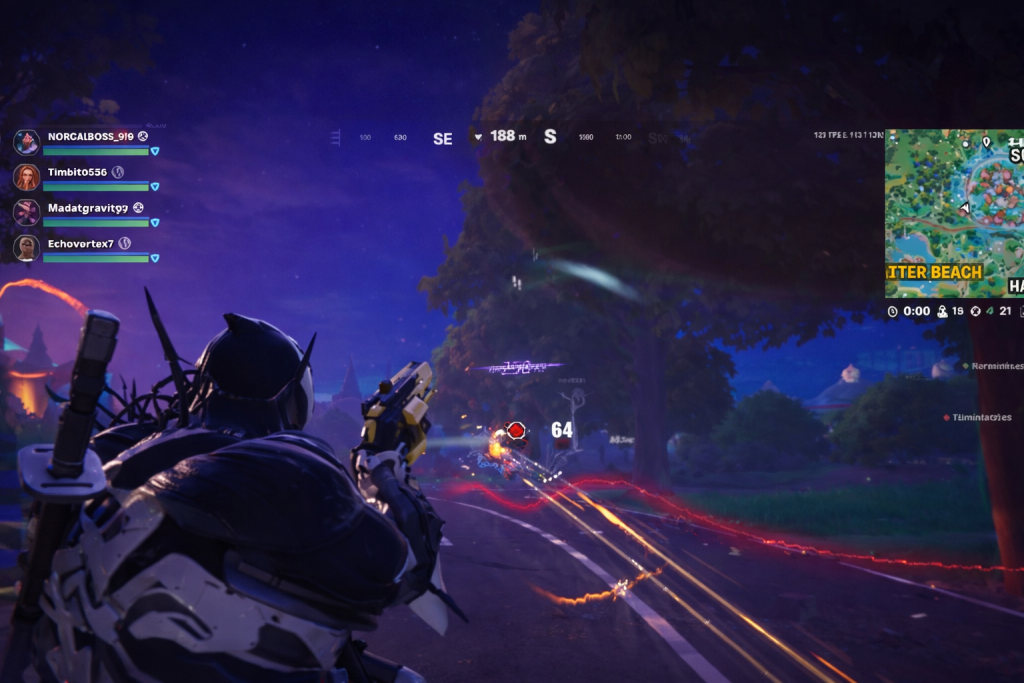Select squad member Madatgravity97

(87, 208)
